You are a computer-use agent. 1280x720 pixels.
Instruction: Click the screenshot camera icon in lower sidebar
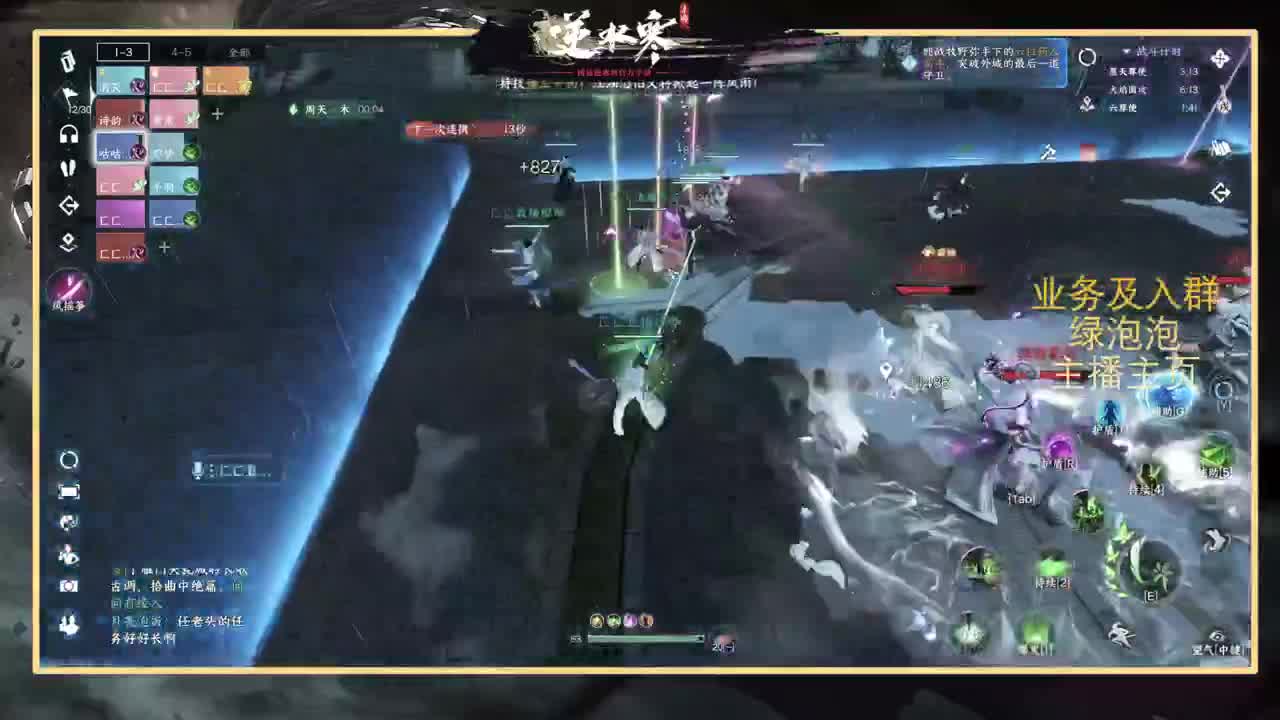[67, 587]
